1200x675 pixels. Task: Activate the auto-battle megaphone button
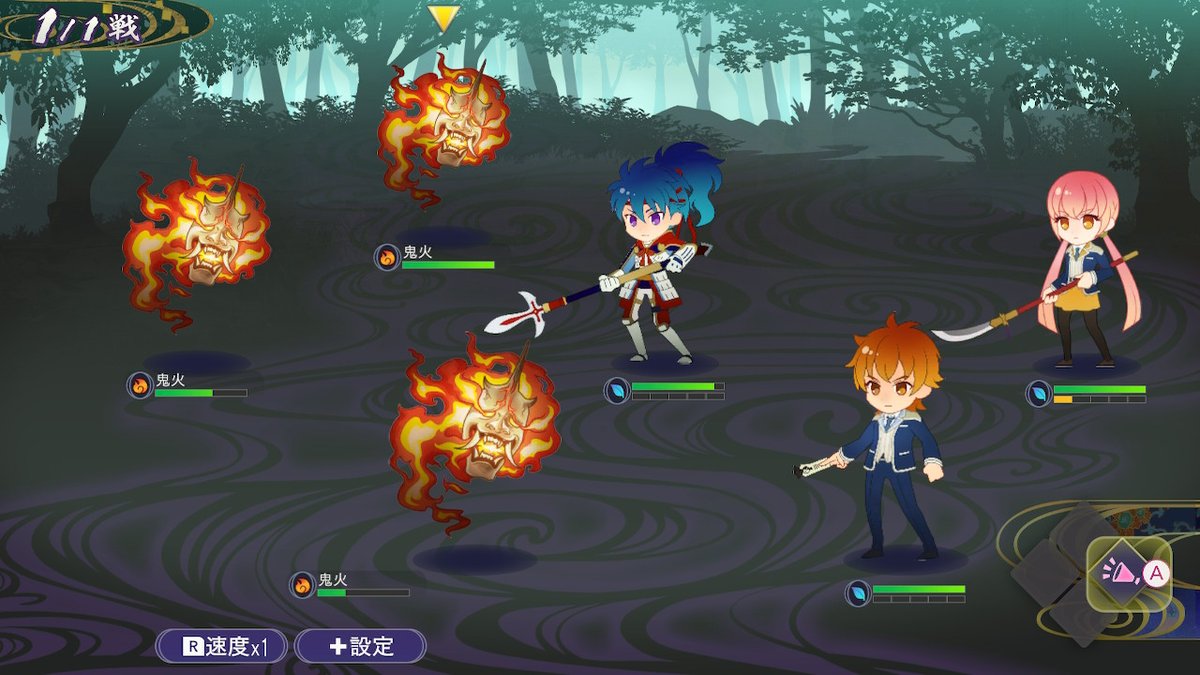(x=1128, y=574)
